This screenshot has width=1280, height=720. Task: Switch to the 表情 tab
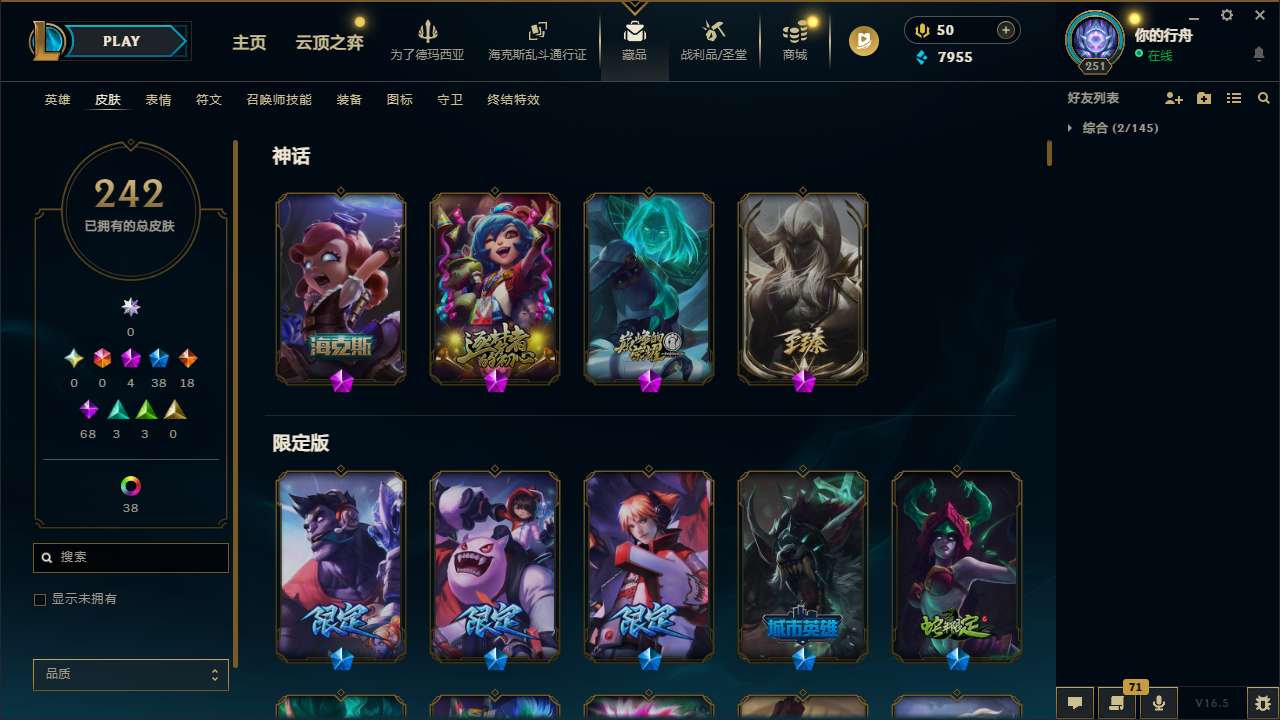(x=158, y=99)
